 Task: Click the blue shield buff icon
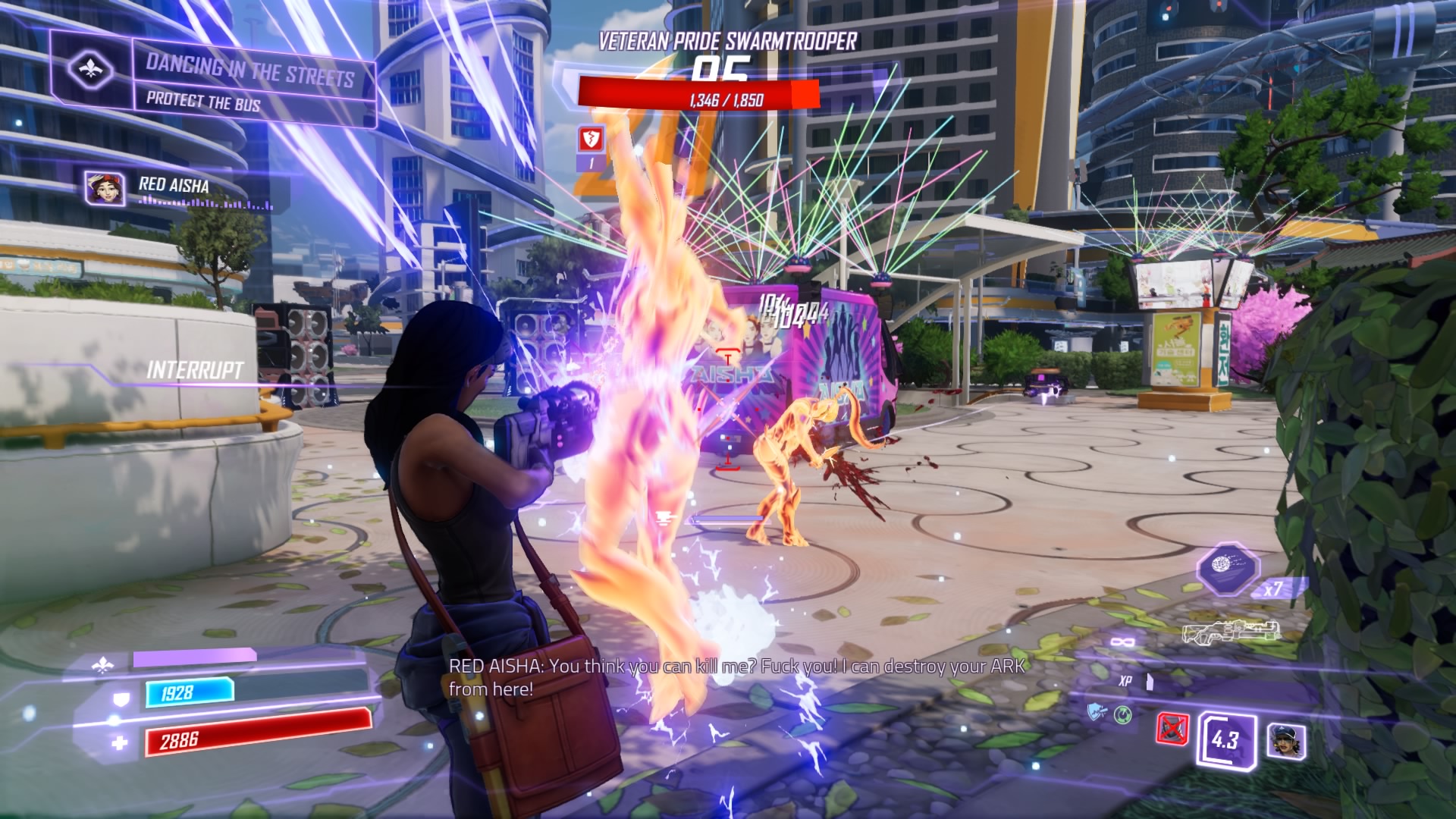click(x=1097, y=712)
